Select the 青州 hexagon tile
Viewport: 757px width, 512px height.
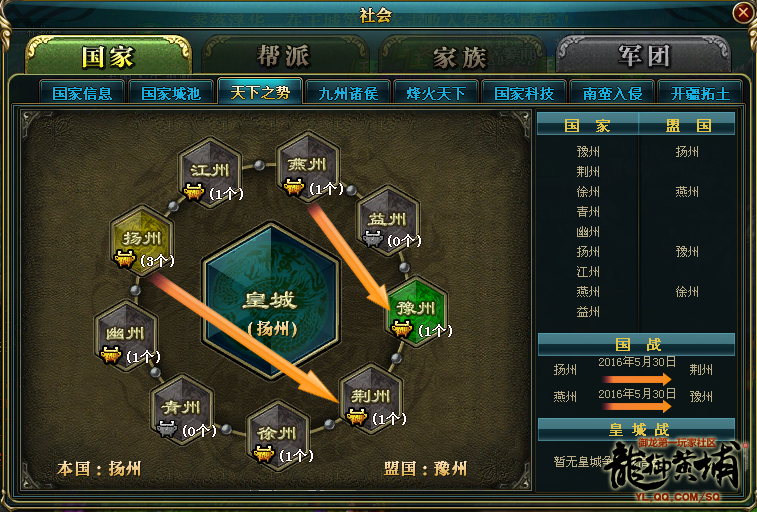pyautogui.click(x=182, y=408)
